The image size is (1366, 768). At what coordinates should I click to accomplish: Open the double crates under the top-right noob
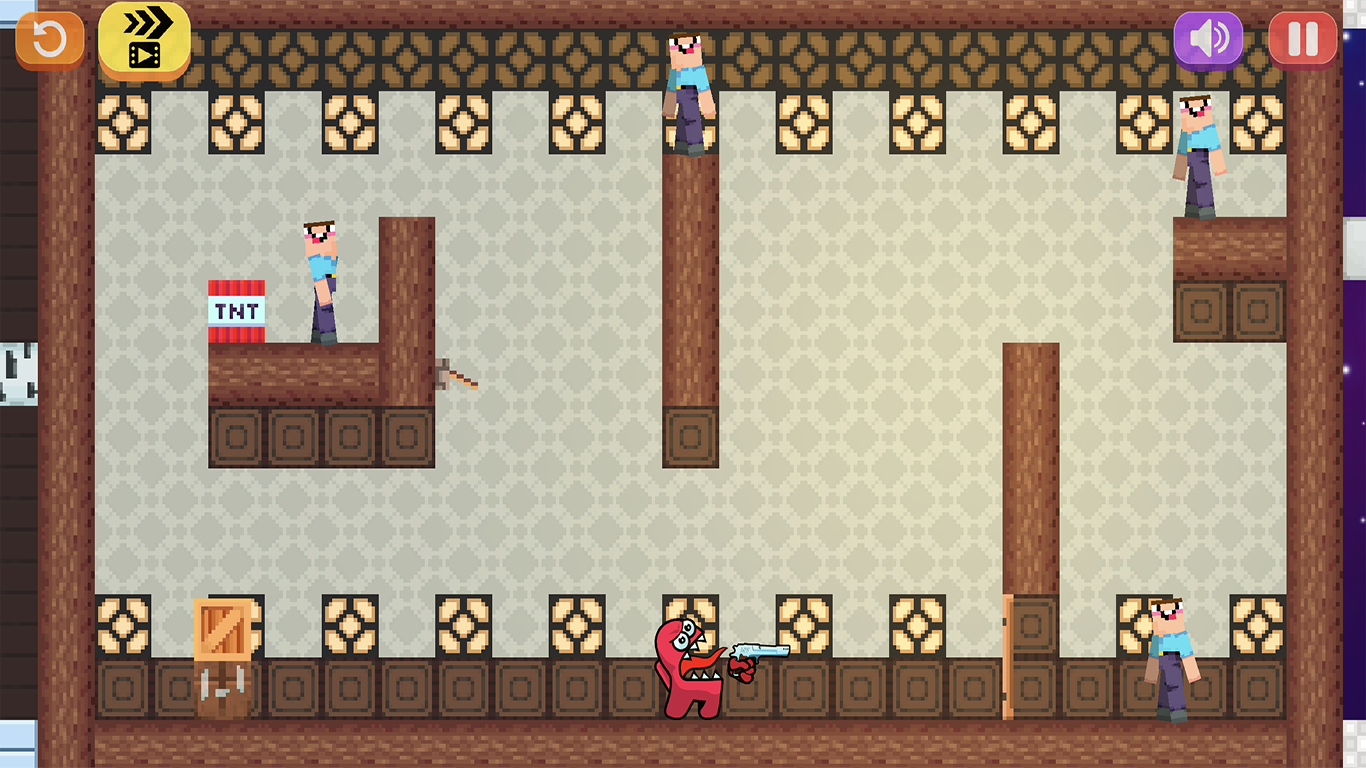click(1230, 310)
